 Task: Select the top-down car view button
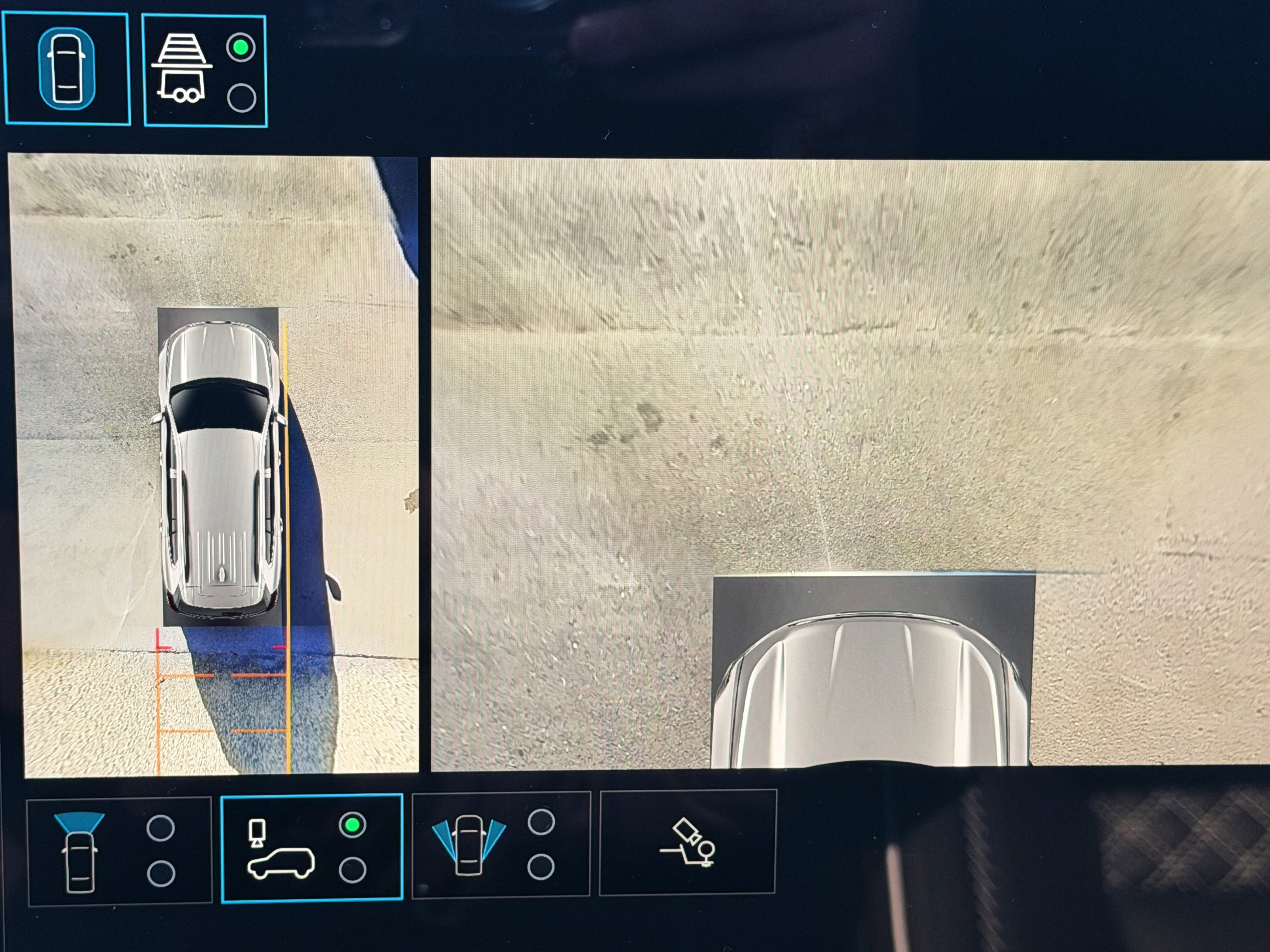click(67, 69)
